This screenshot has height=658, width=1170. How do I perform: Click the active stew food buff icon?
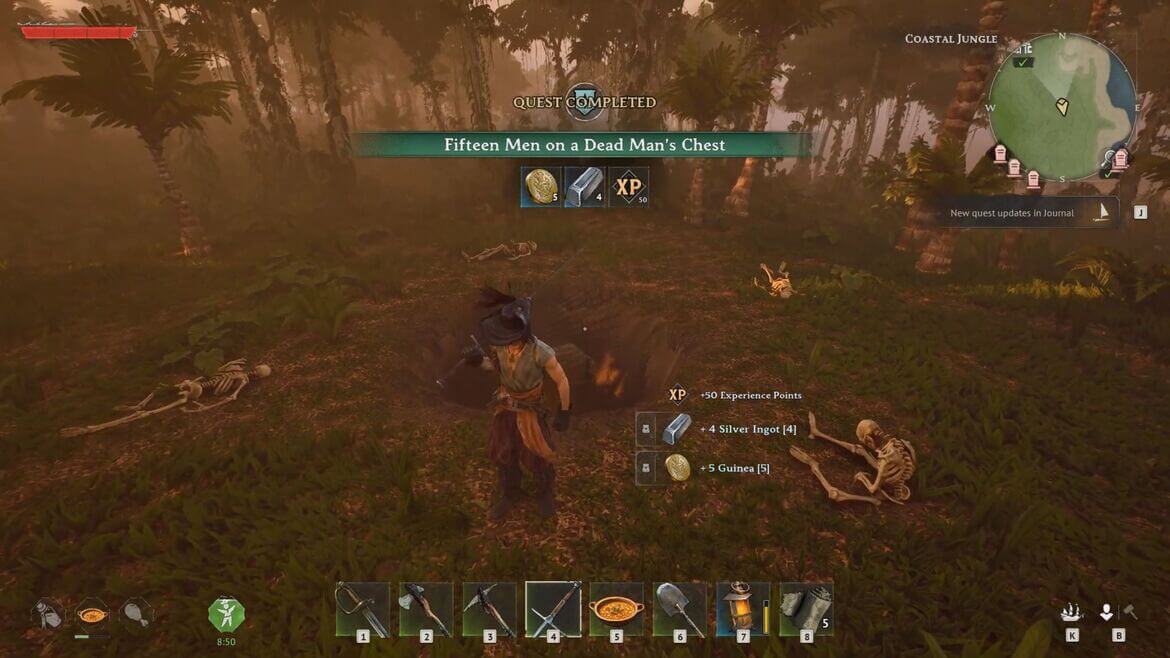coord(92,613)
